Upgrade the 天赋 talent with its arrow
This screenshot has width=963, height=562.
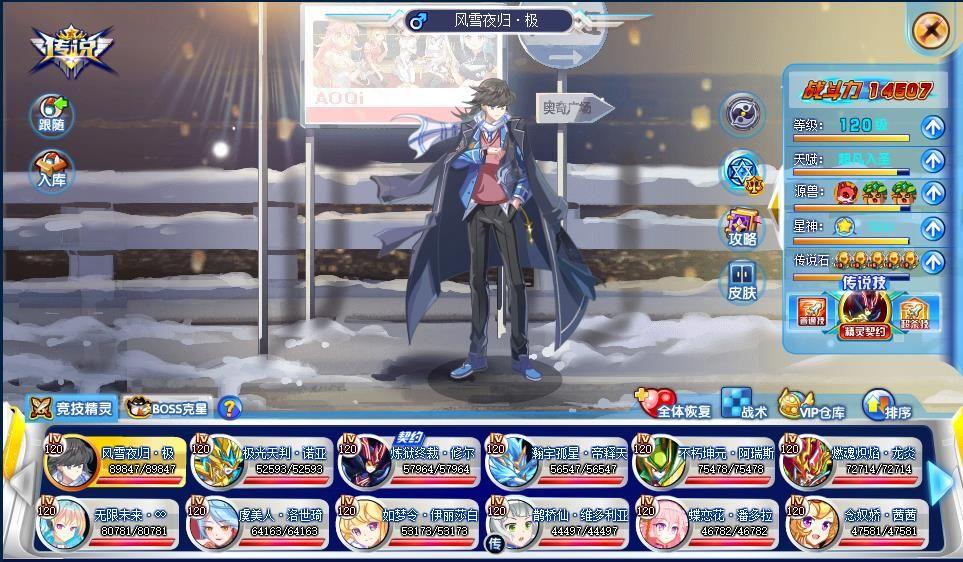click(932, 160)
